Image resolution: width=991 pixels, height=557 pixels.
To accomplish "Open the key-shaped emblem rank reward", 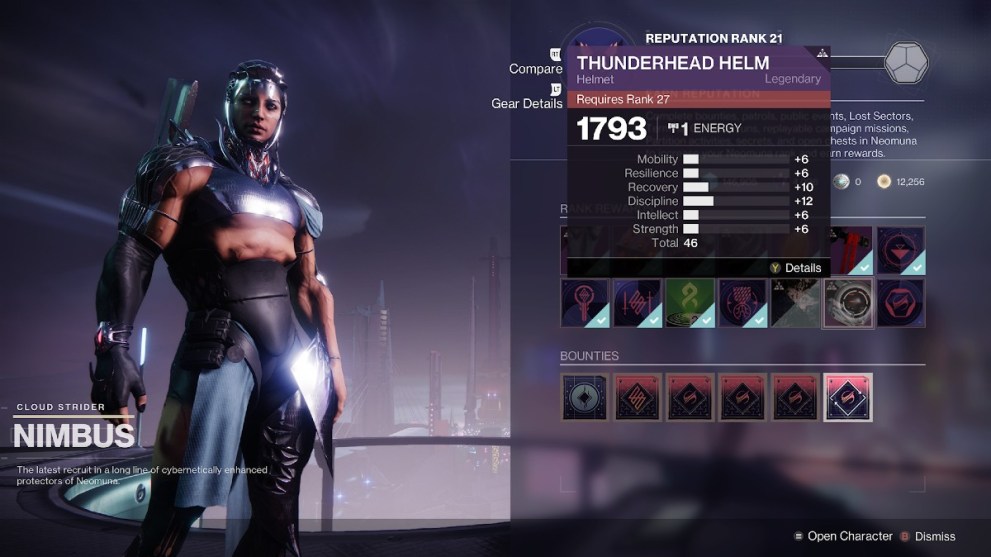I will (x=585, y=303).
